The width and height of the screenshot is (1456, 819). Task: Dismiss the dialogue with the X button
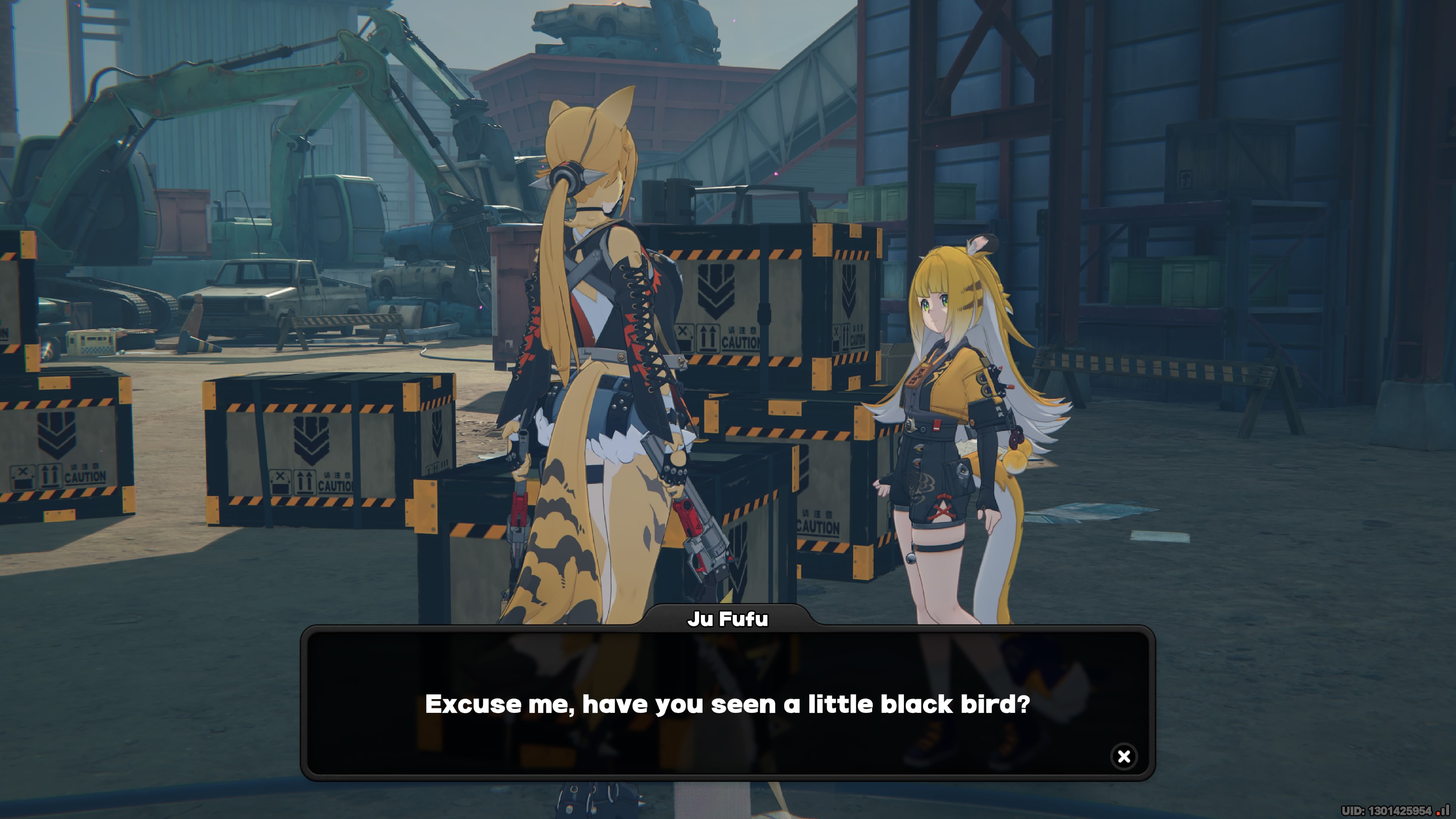coord(1123,758)
